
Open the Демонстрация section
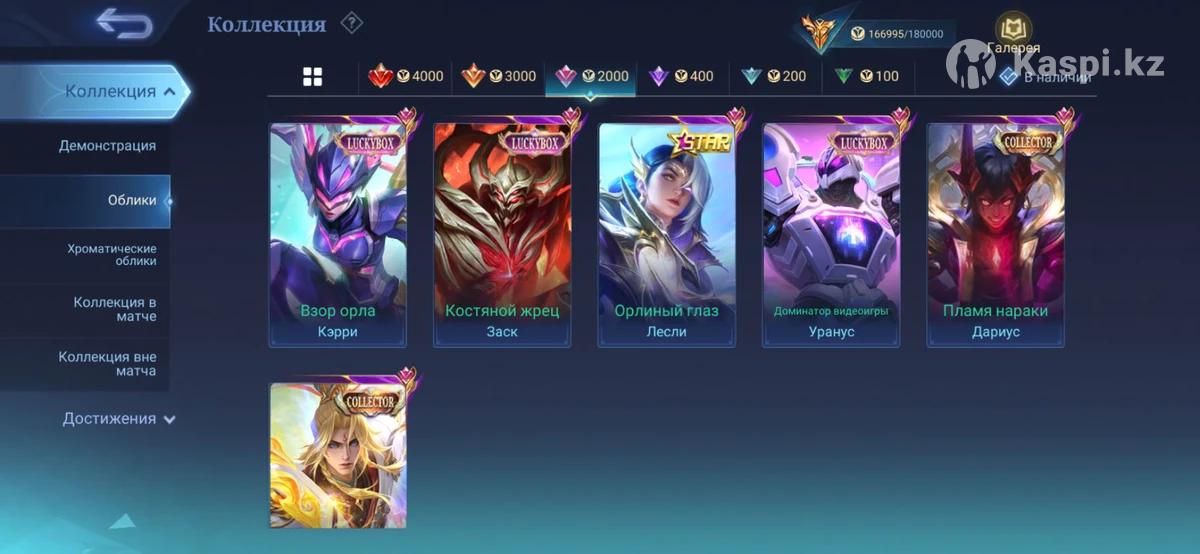click(x=107, y=146)
